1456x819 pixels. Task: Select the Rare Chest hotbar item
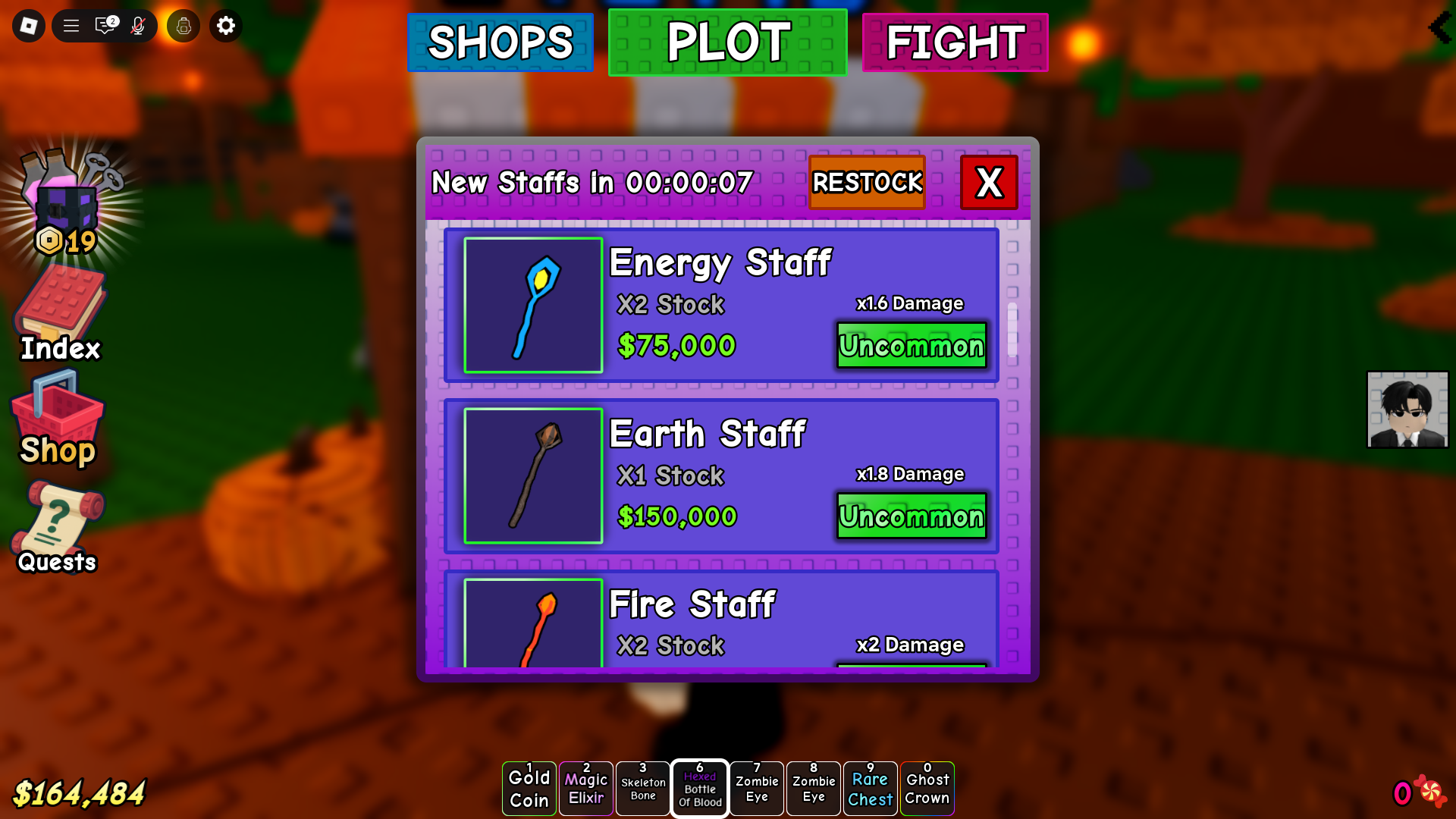(870, 788)
